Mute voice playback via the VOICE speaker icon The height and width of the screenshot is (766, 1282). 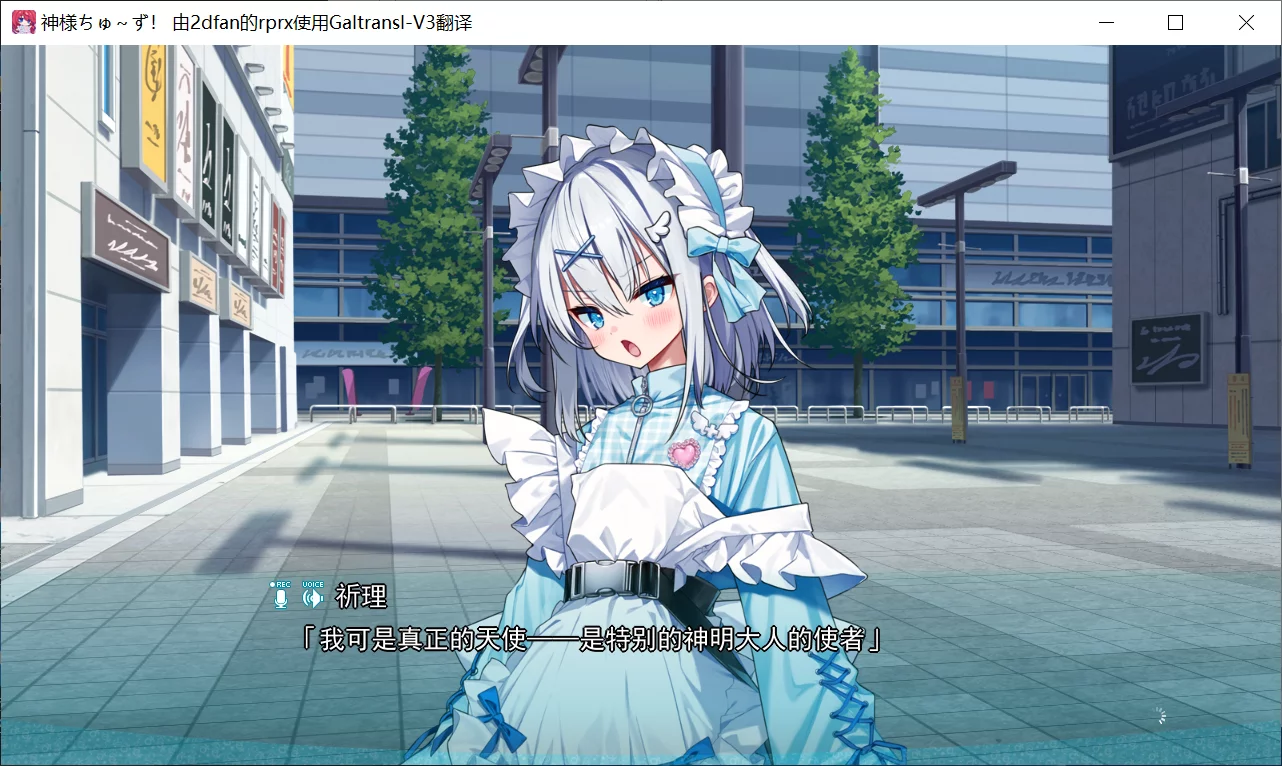point(313,598)
